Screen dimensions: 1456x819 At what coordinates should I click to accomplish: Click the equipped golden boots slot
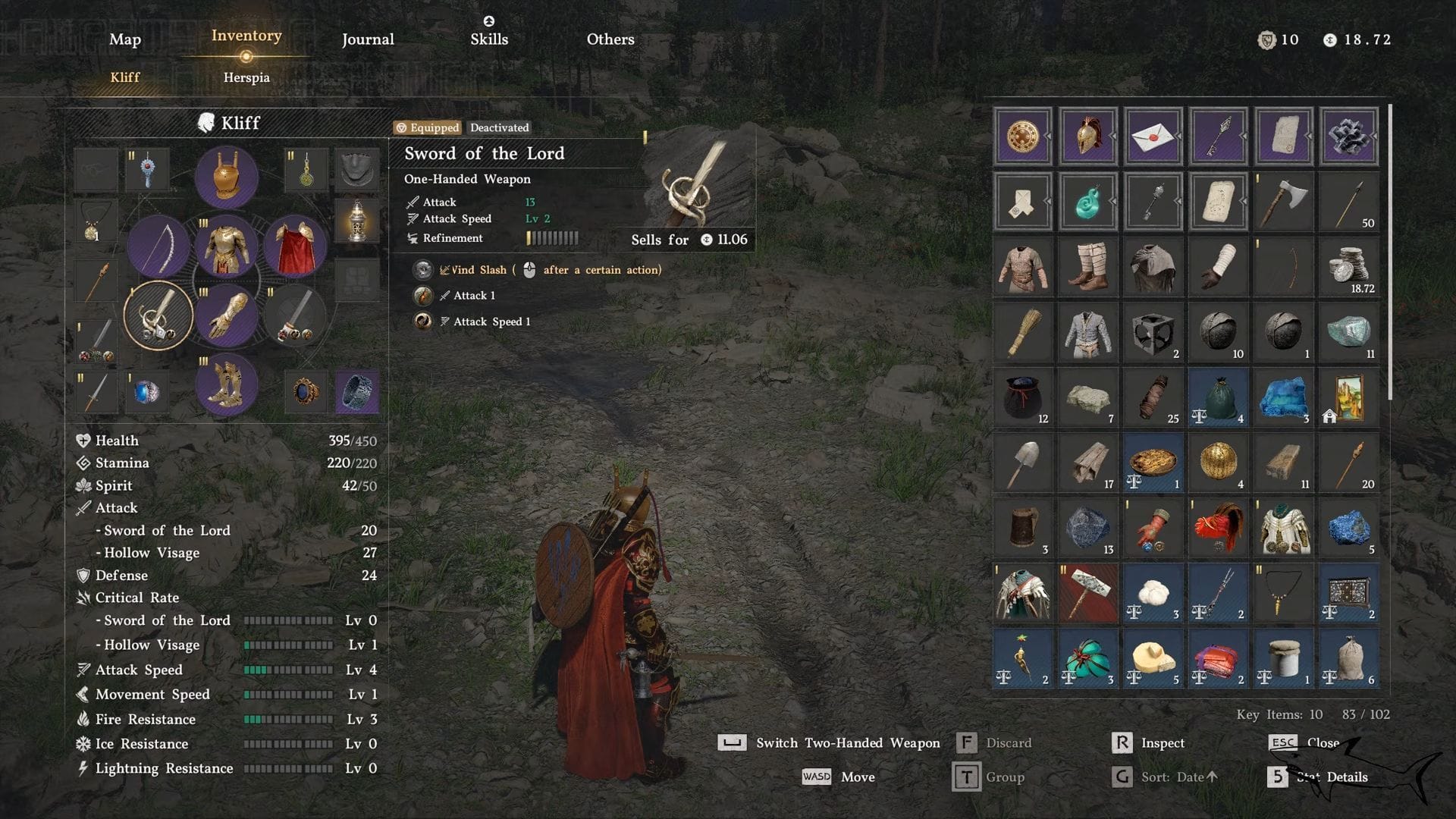[x=226, y=385]
